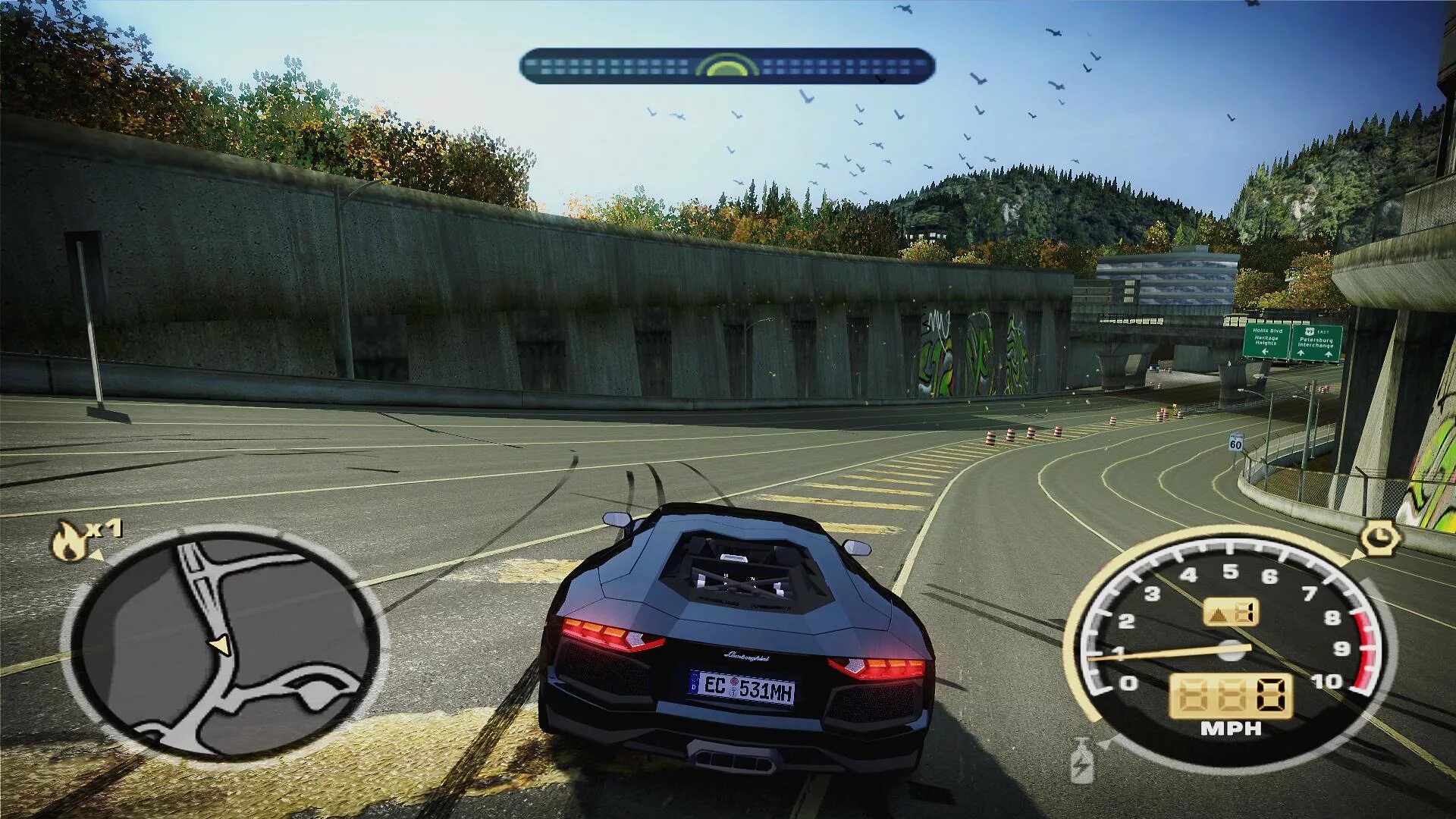Select the flame heat level icon
Viewport: 1456px width, 819px height.
click(69, 541)
